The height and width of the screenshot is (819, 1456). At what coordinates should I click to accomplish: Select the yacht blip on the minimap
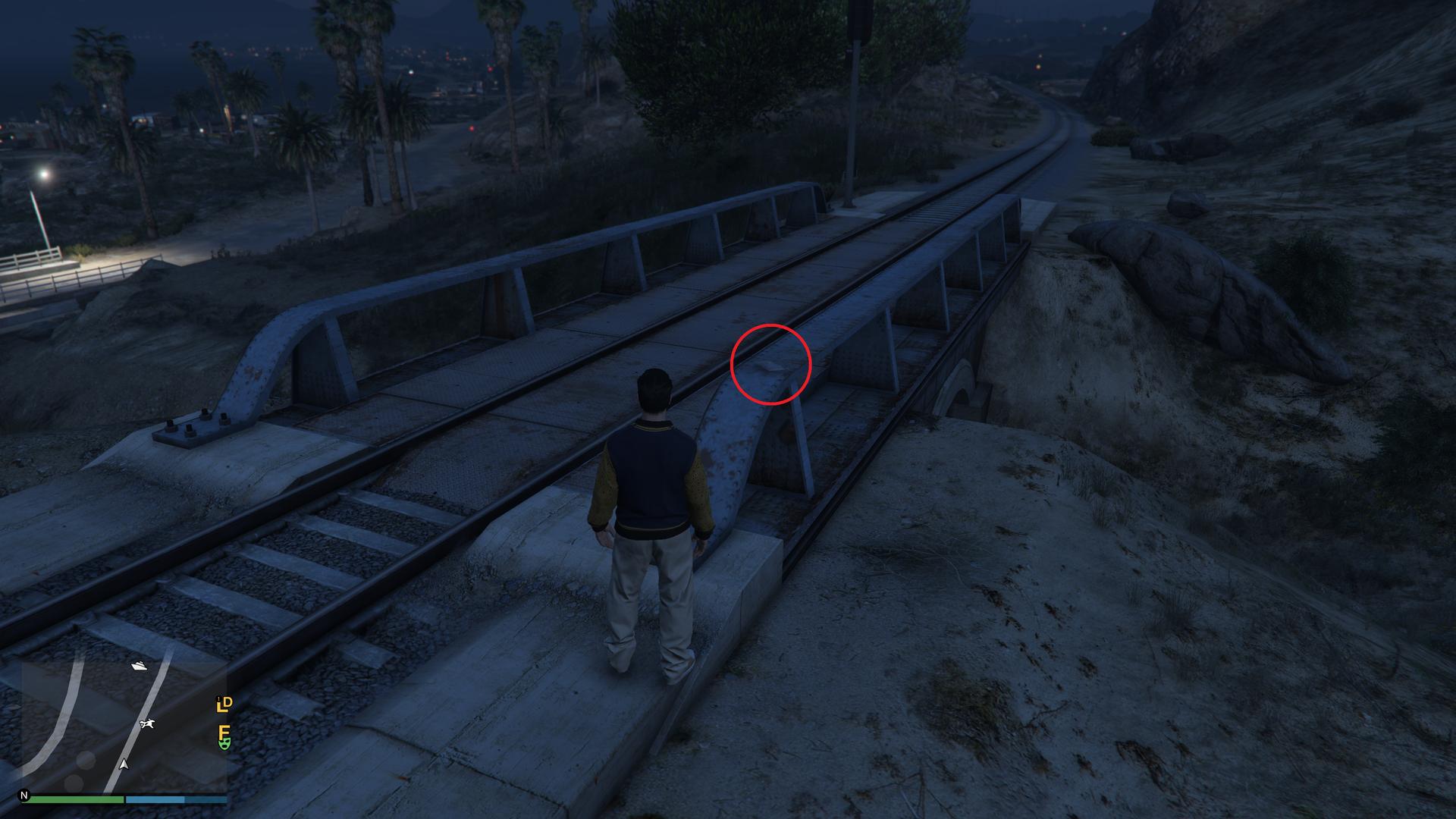[x=140, y=666]
